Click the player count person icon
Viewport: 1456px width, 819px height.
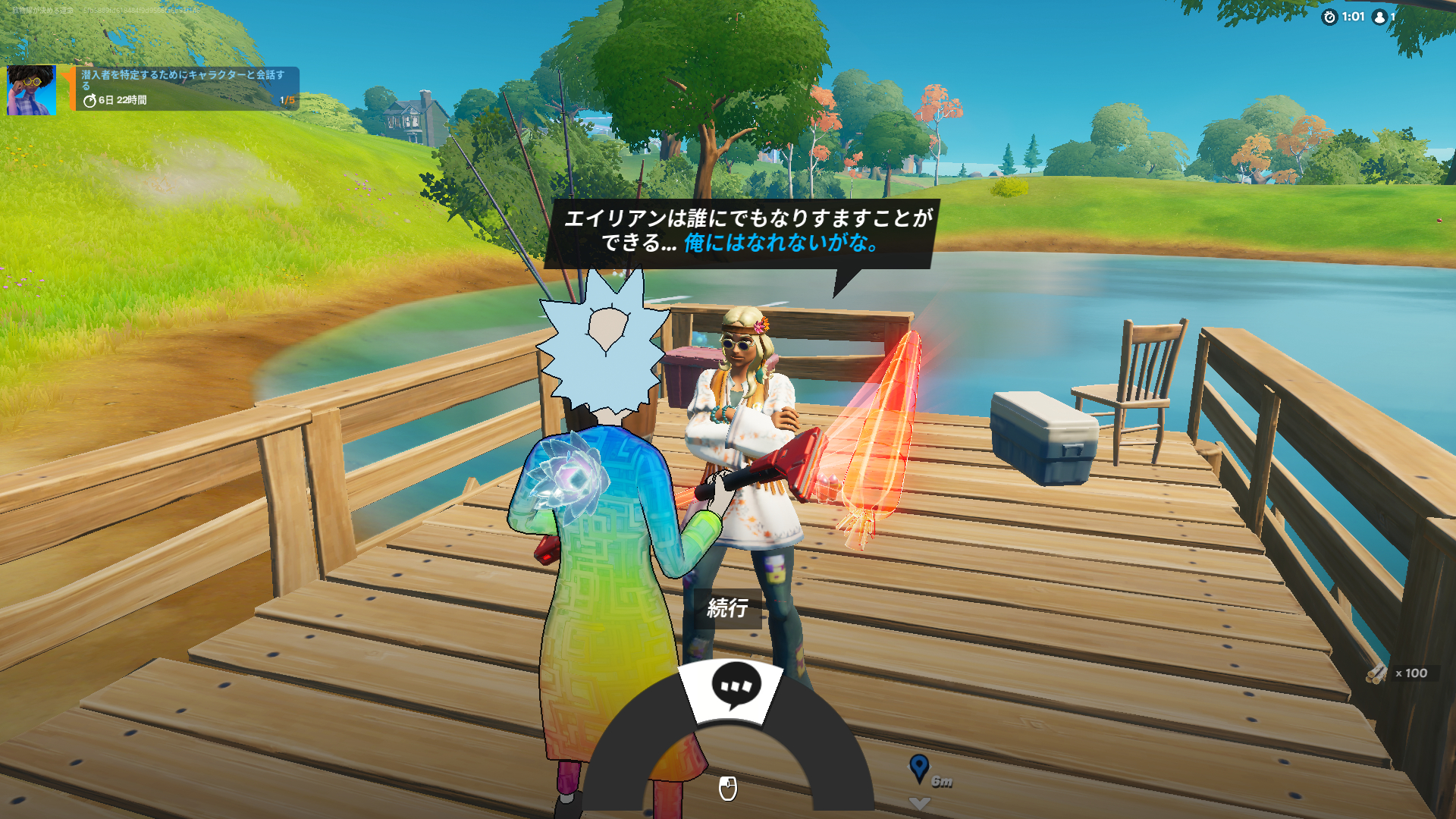[x=1380, y=17]
